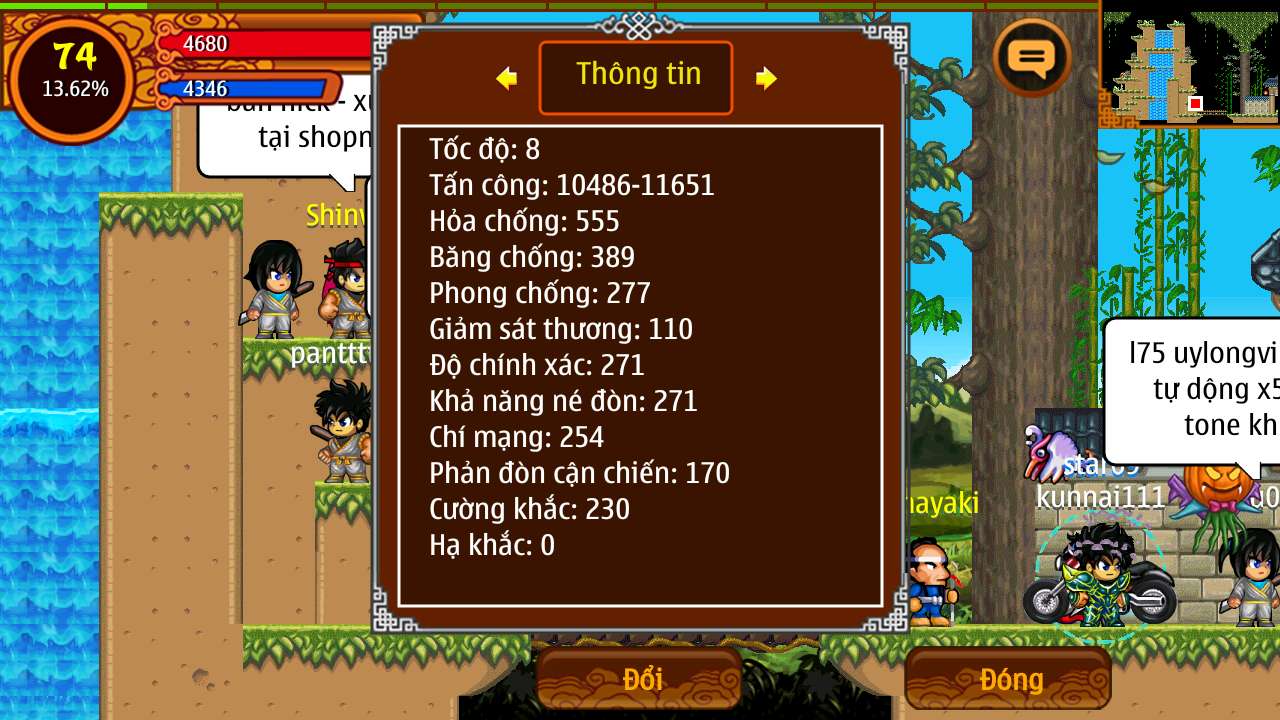
Task: Click the Đổi button
Action: tap(639, 679)
